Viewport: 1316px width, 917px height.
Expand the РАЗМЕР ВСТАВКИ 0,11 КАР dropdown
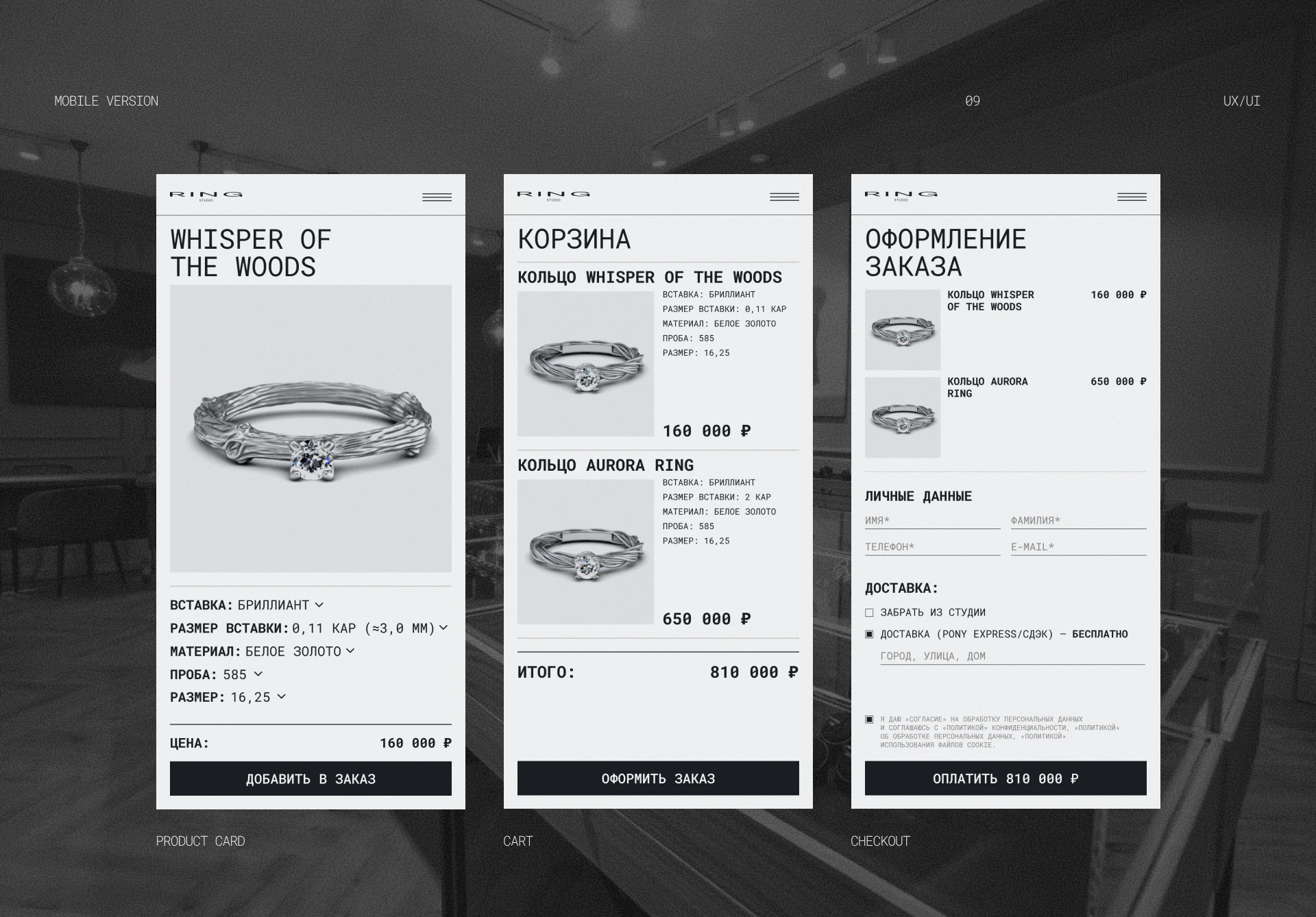443,628
